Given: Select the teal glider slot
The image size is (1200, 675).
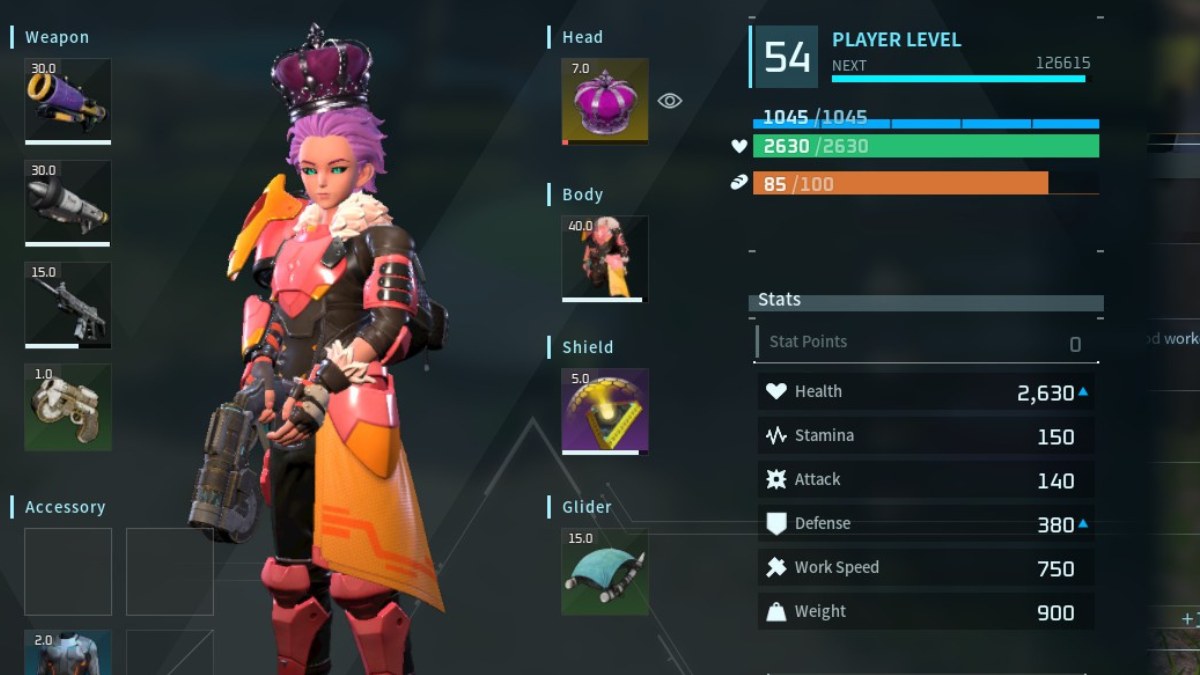Looking at the screenshot, I should [x=604, y=571].
